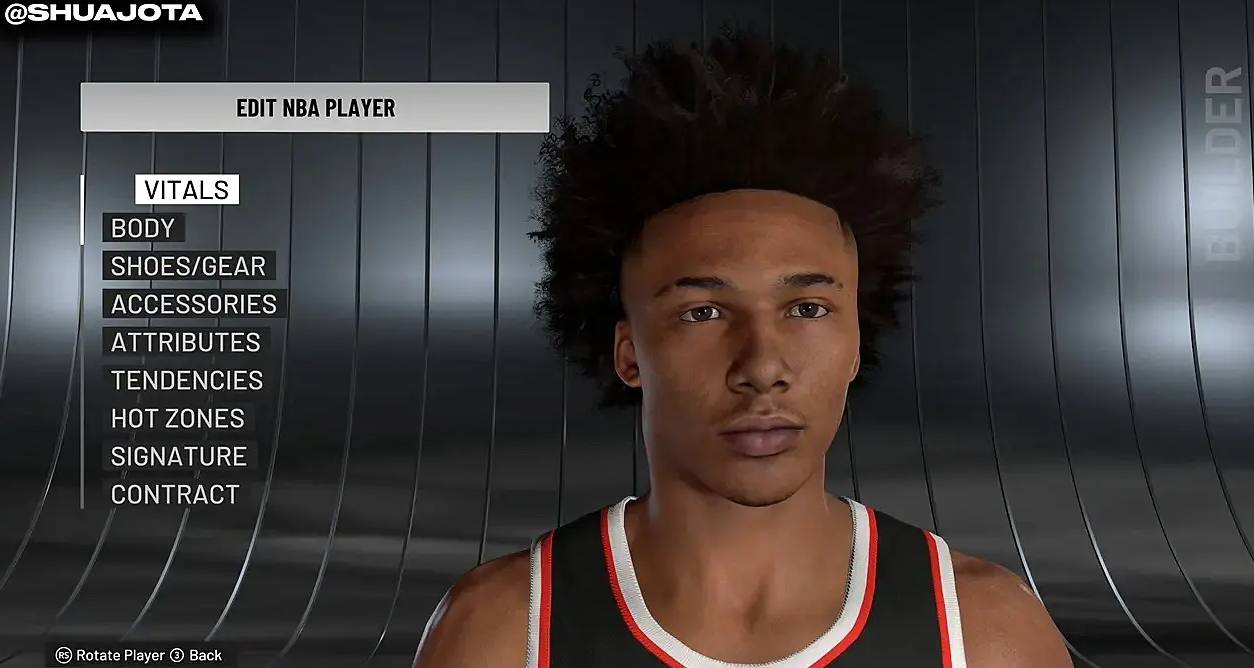Open the Hot Zones entry
Screen dimensions: 1254x668
click(x=178, y=418)
